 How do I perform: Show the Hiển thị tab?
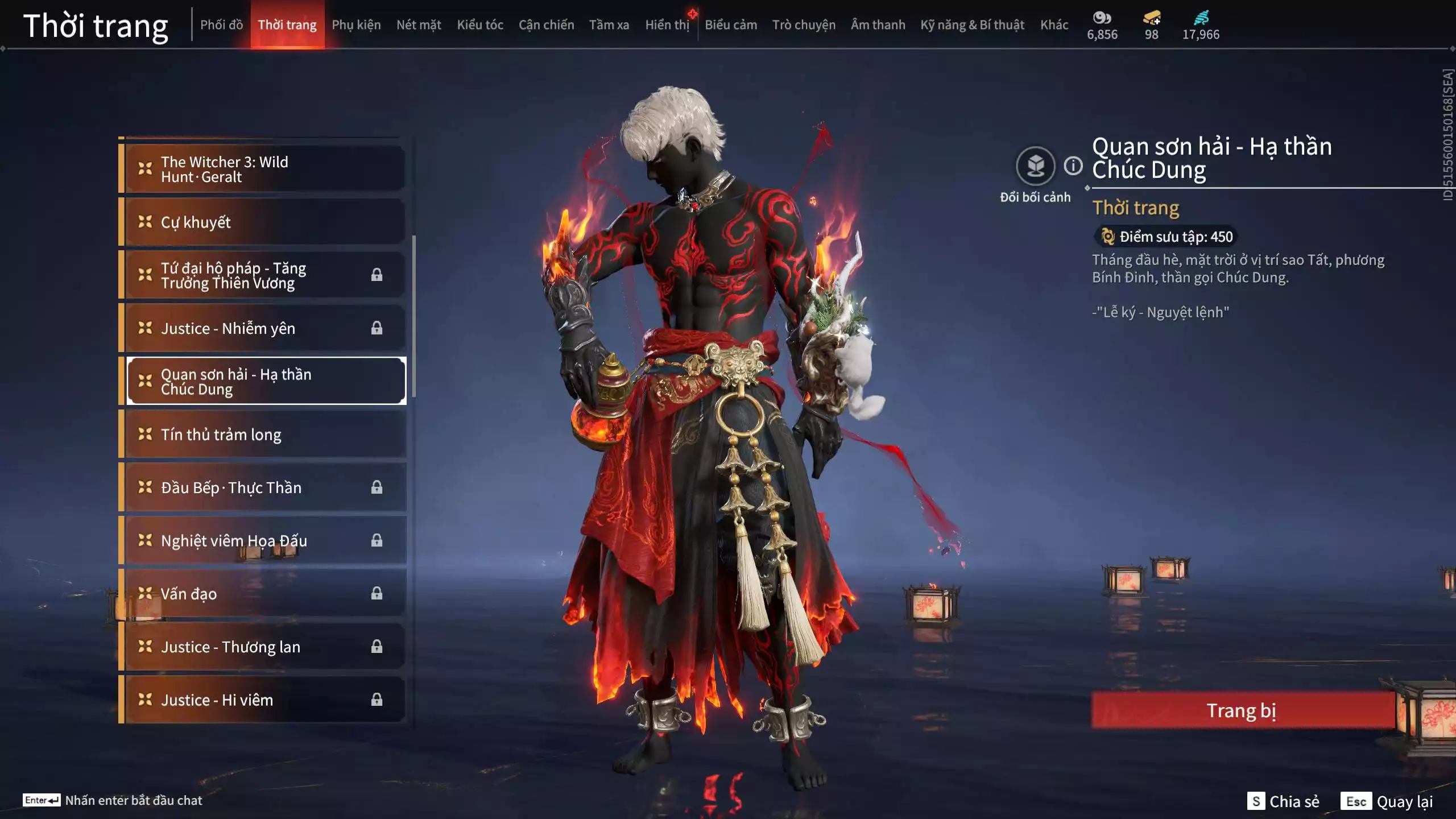[667, 25]
